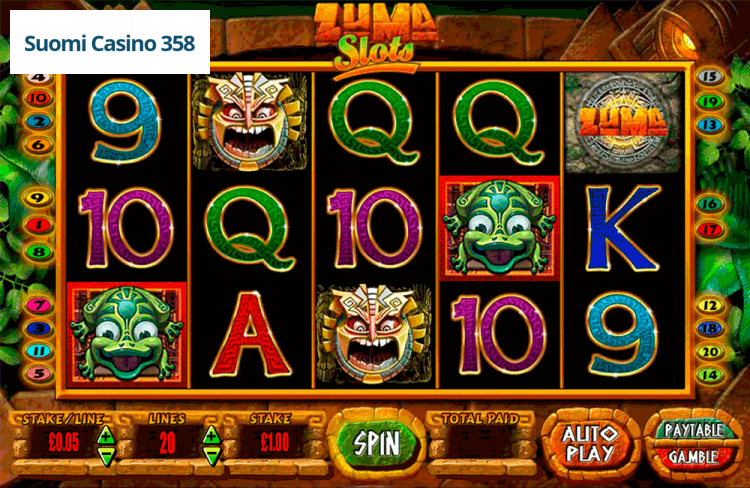Select payline marker number 17
Image resolution: width=750 pixels, height=488 pixels.
coord(709,229)
